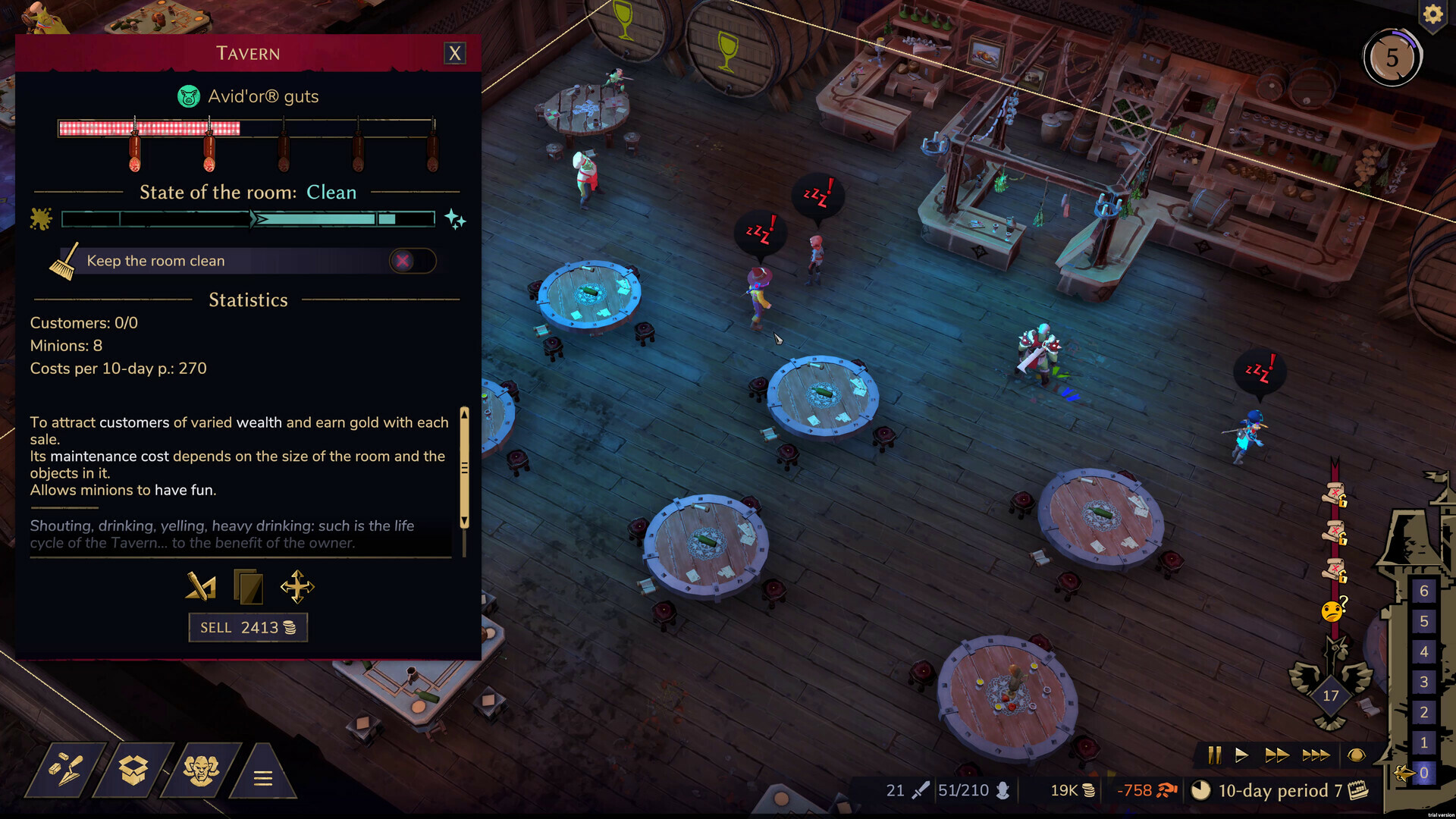1456x819 pixels.
Task: Click the duplicate room icon in Tavern panel
Action: 248,586
